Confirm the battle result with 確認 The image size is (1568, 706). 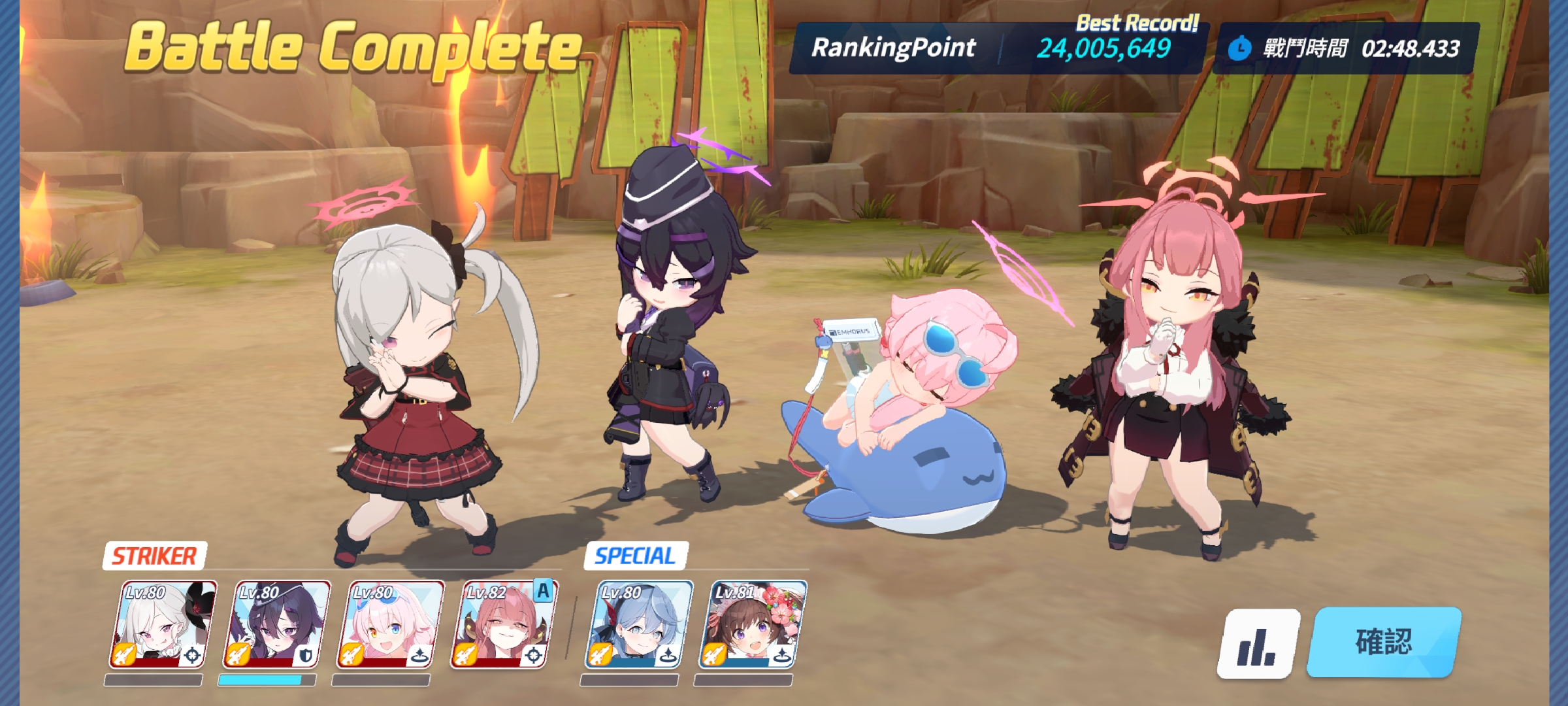[x=1384, y=642]
